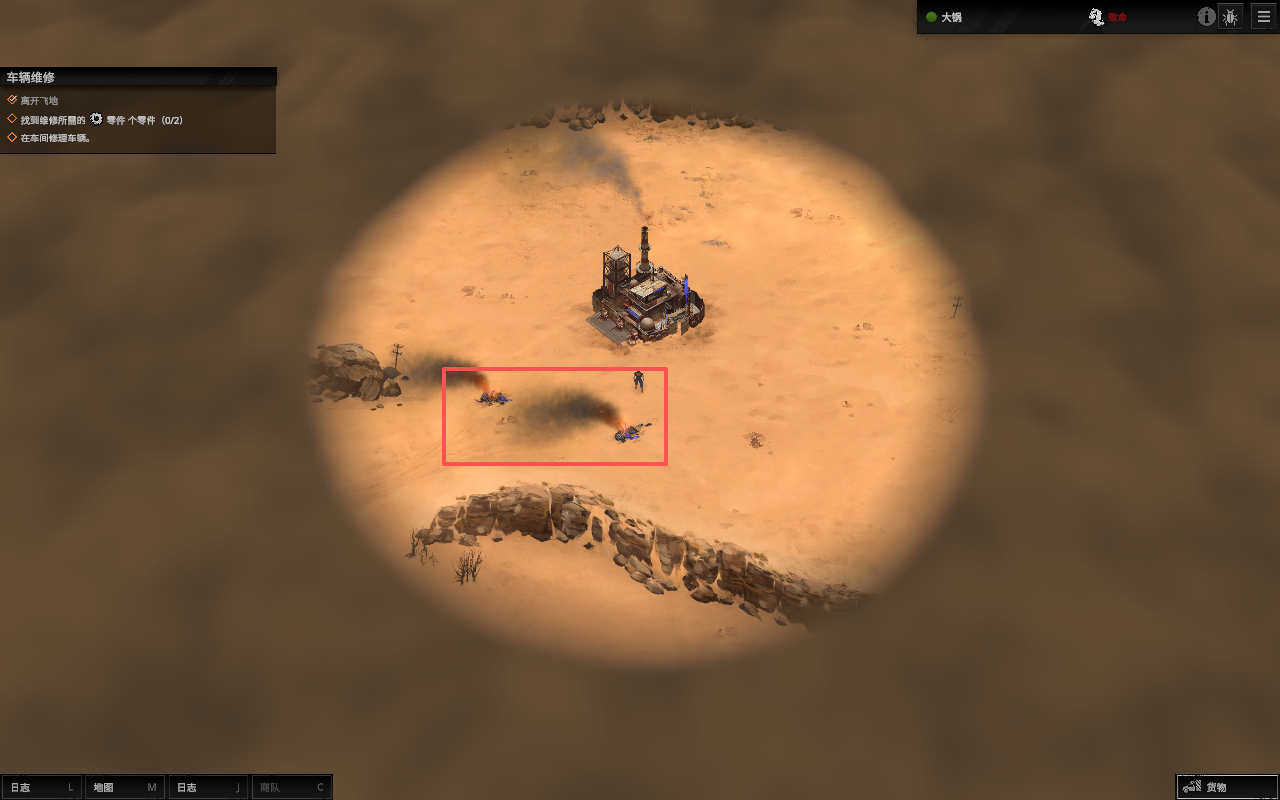
Task: Open the info (i) icon
Action: 1206,17
